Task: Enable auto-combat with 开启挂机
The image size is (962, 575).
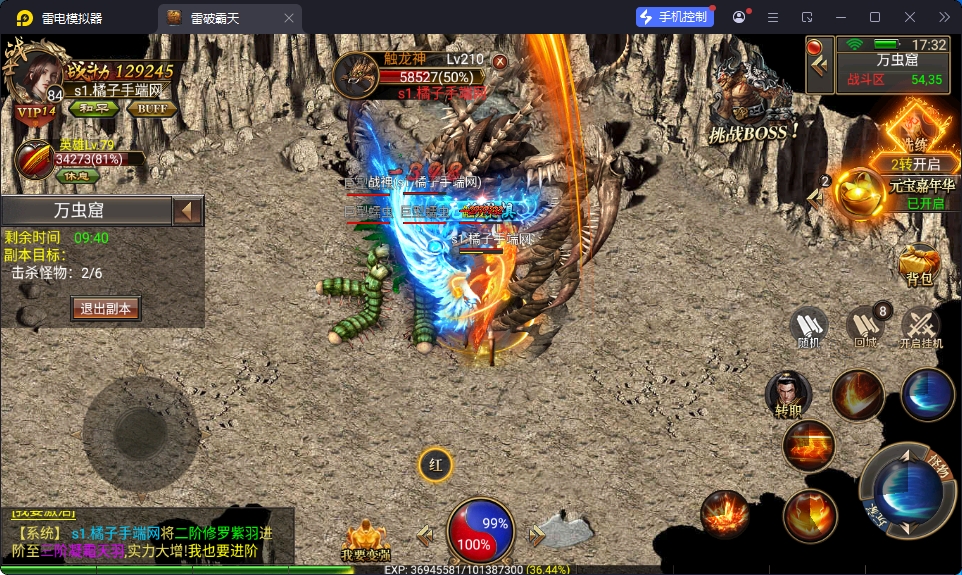Action: [x=921, y=329]
